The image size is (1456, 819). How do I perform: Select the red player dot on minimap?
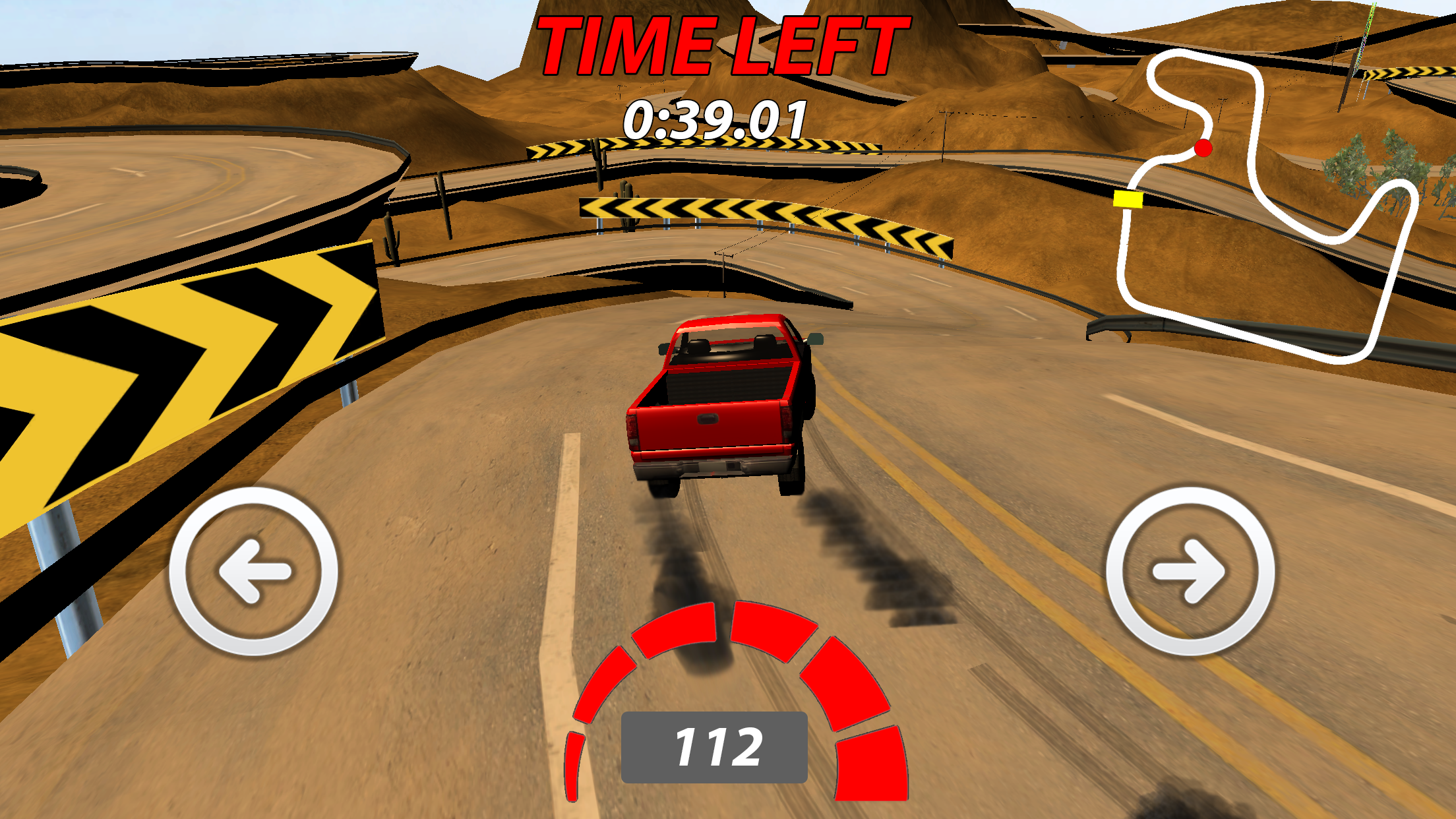(x=1203, y=148)
